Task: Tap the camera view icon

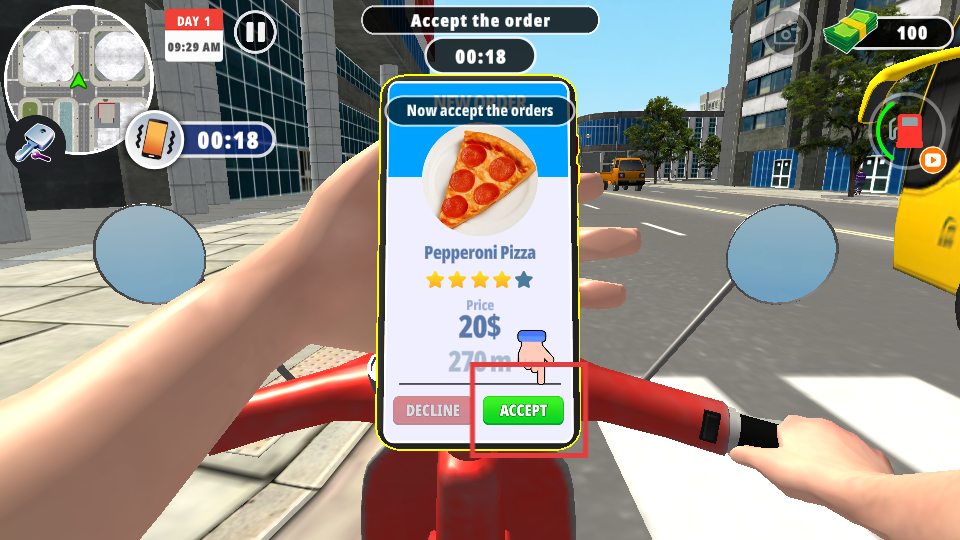Action: (788, 34)
